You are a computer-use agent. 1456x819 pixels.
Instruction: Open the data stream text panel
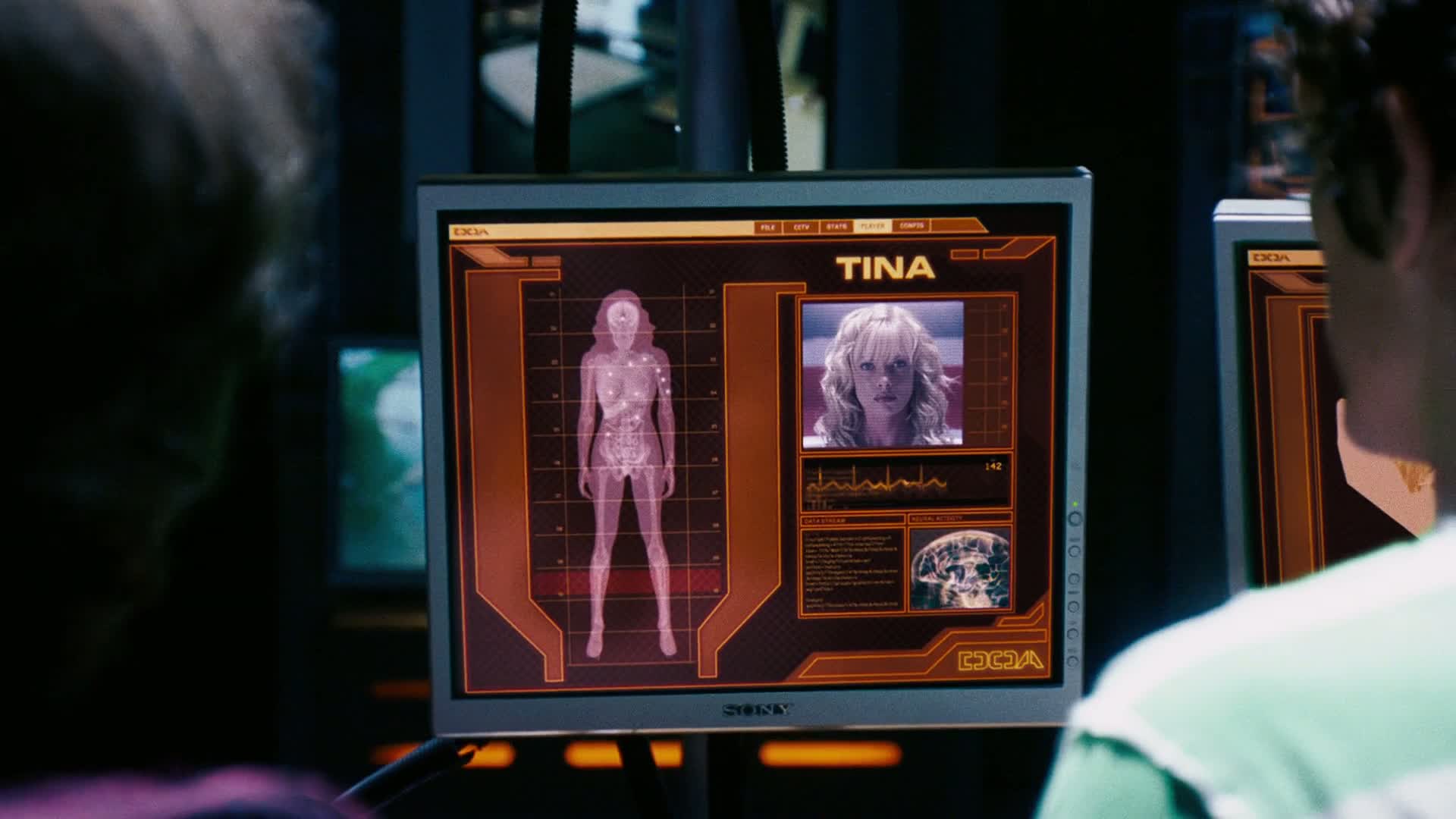852,569
